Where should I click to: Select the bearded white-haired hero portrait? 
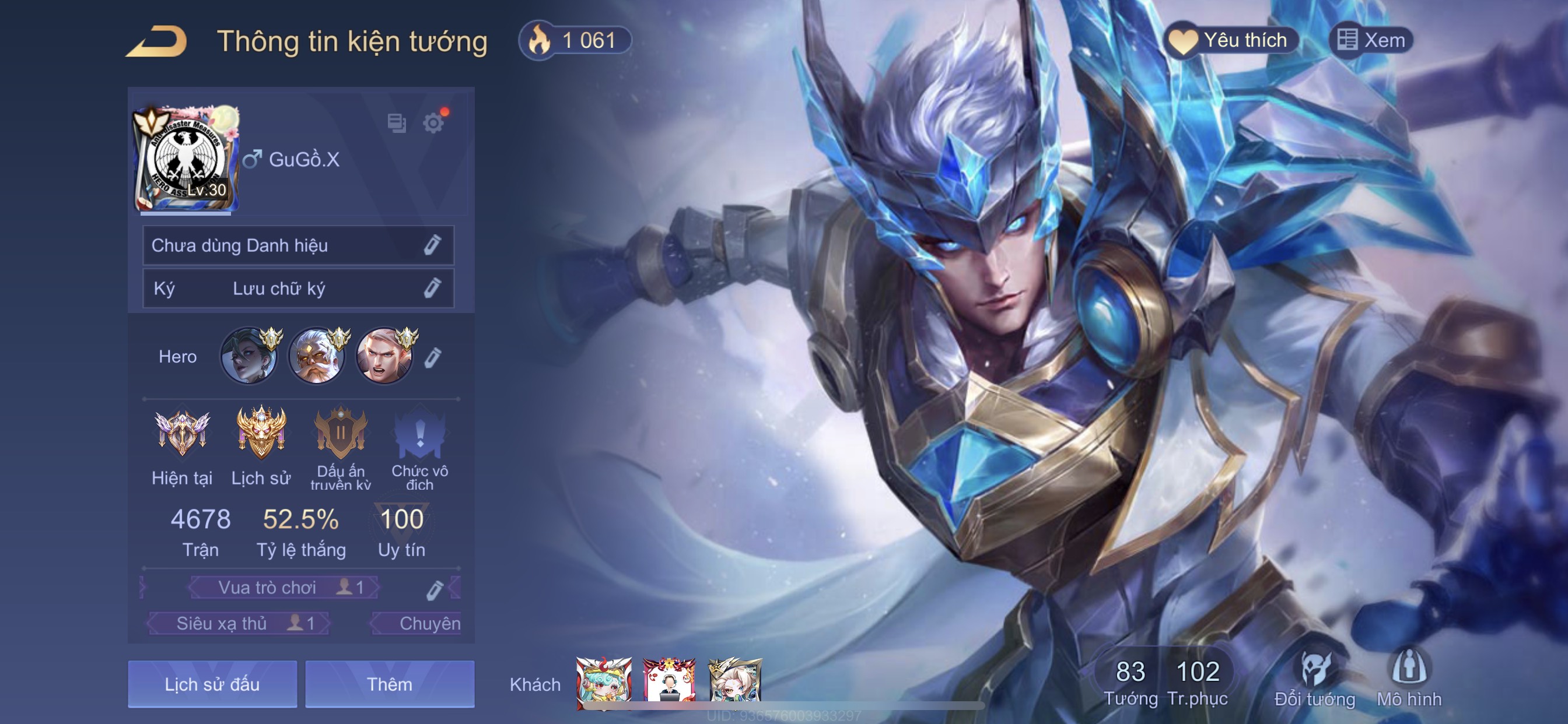tap(317, 357)
